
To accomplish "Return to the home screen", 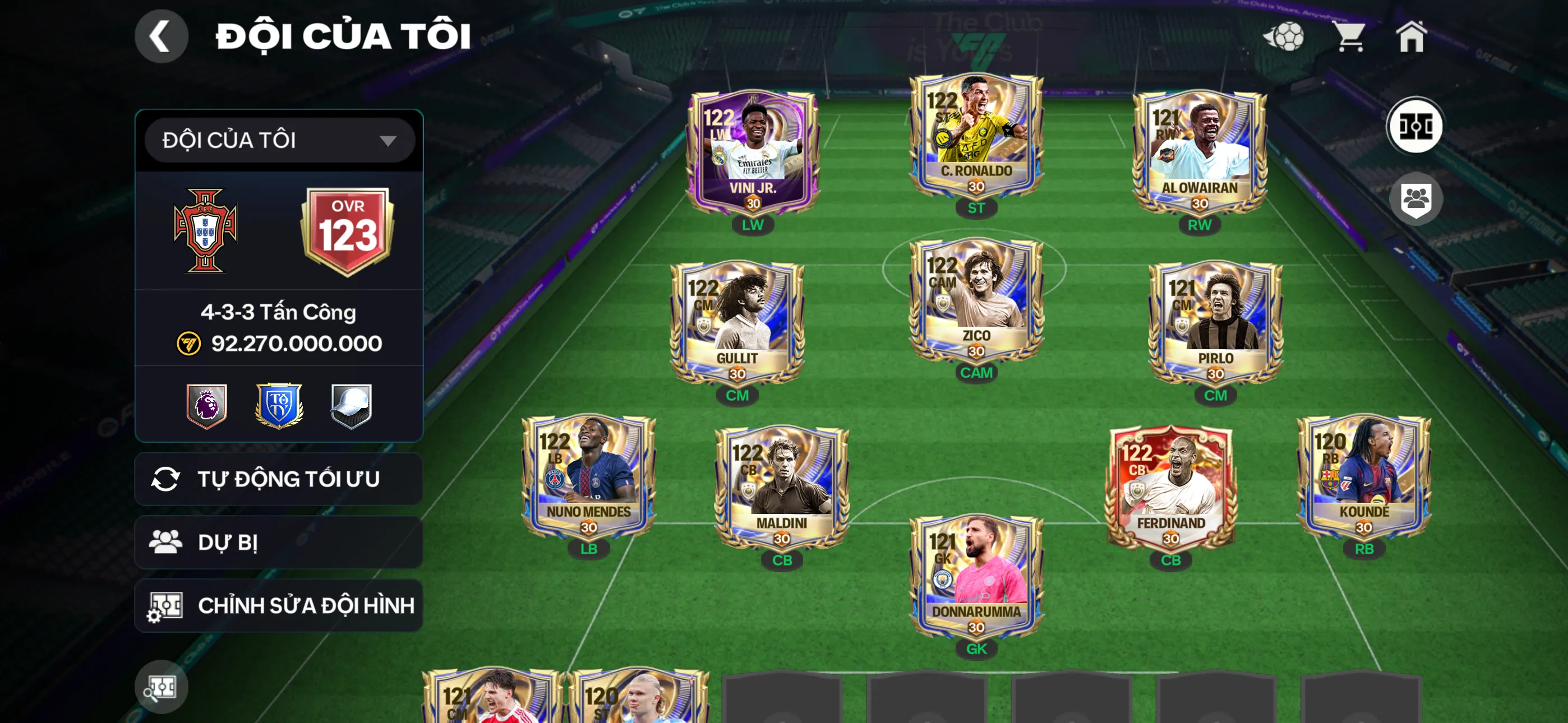I will 1411,36.
